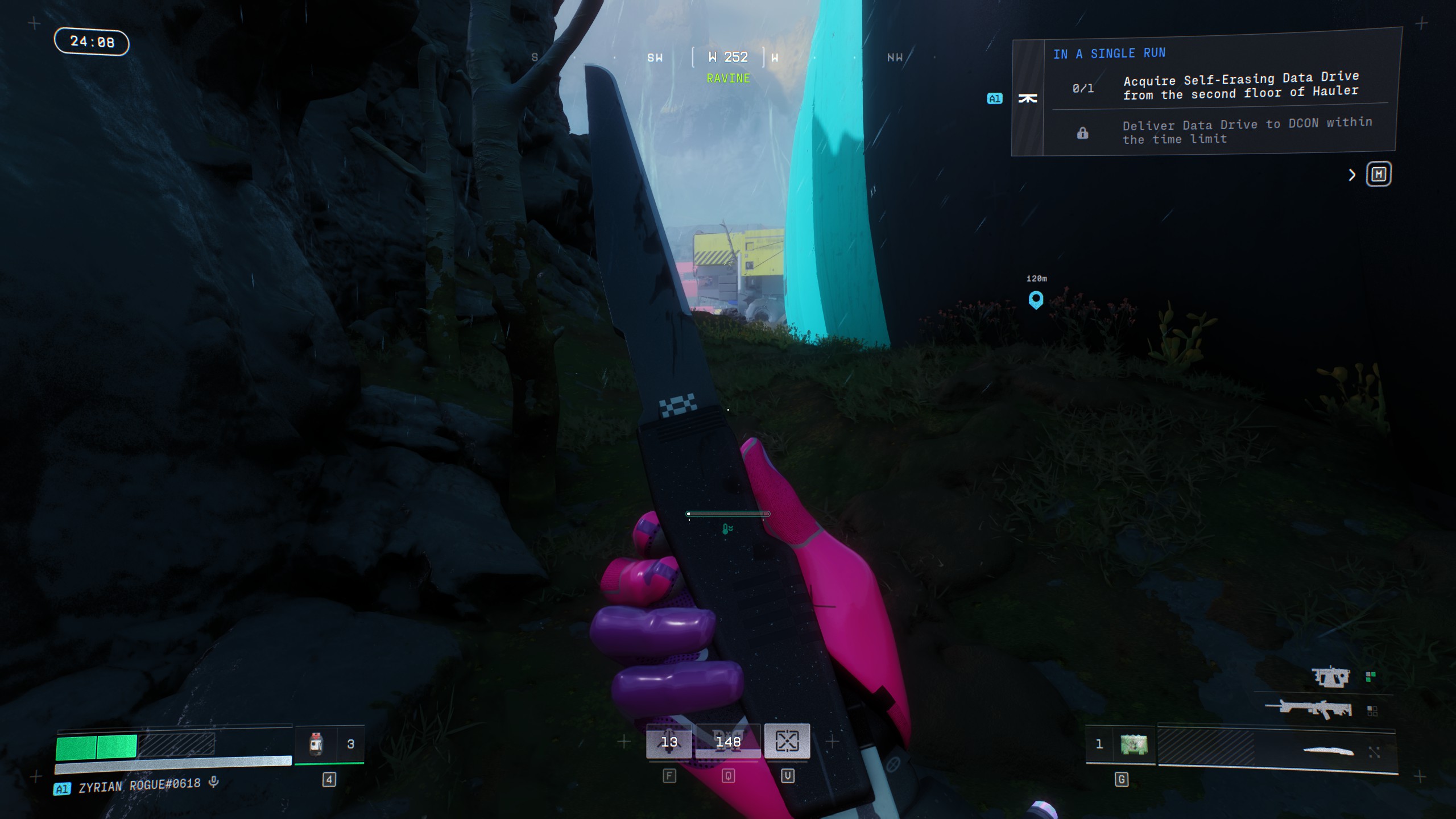1456x819 pixels.
Task: Activate the crosshair-frame ability icon
Action: coord(787,741)
